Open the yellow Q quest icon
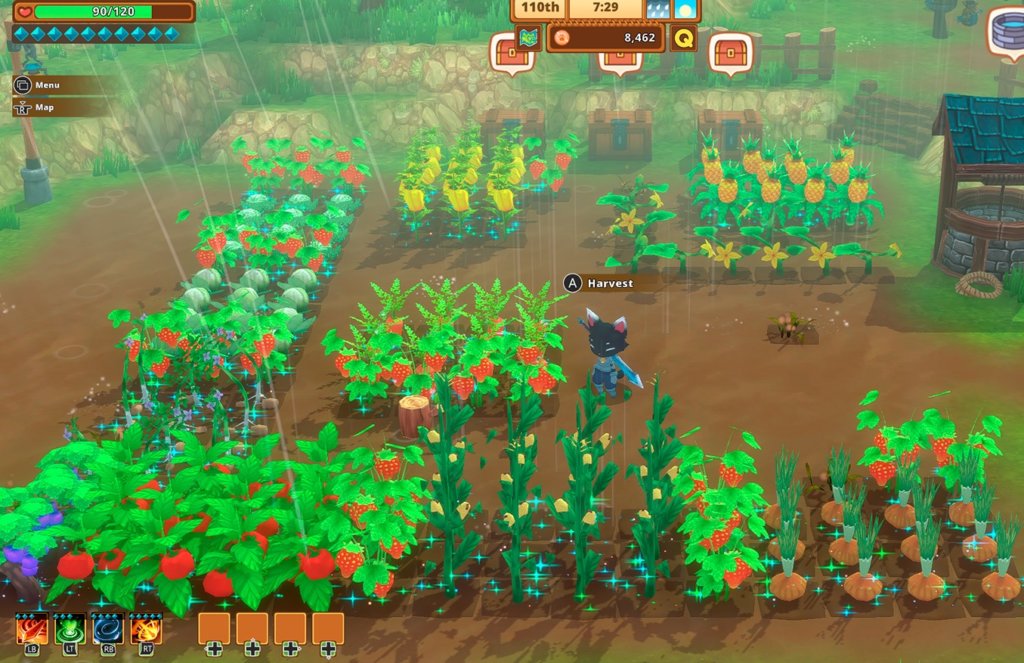This screenshot has height=663, width=1024. [x=684, y=38]
